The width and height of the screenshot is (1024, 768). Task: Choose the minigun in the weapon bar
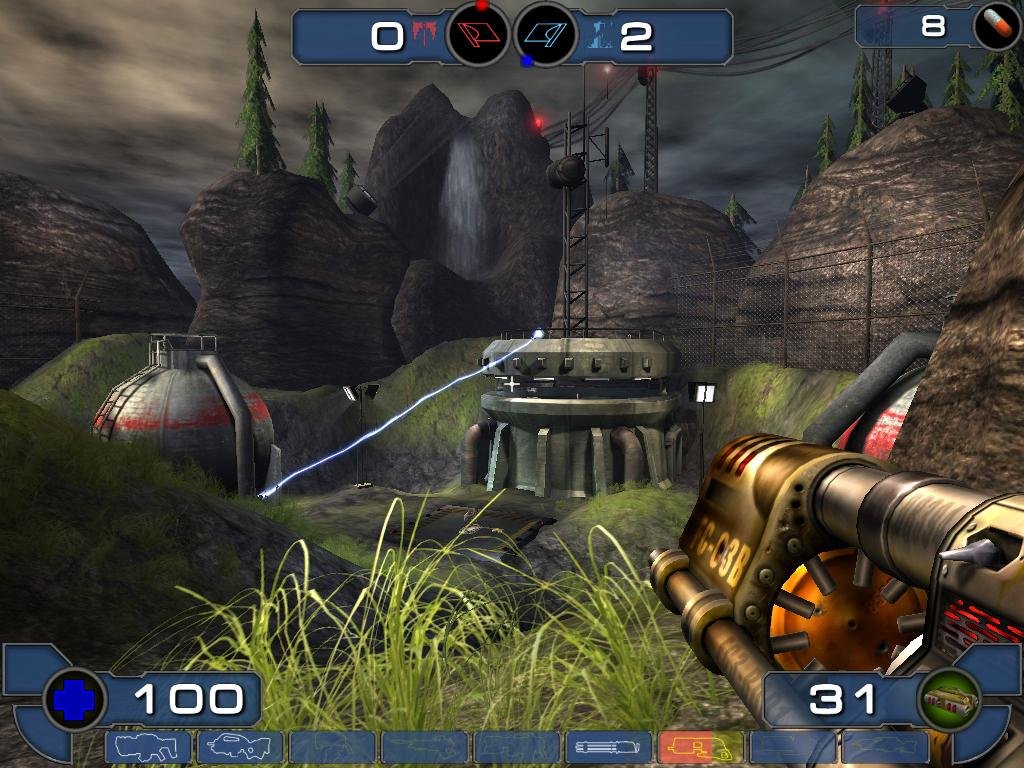point(608,747)
